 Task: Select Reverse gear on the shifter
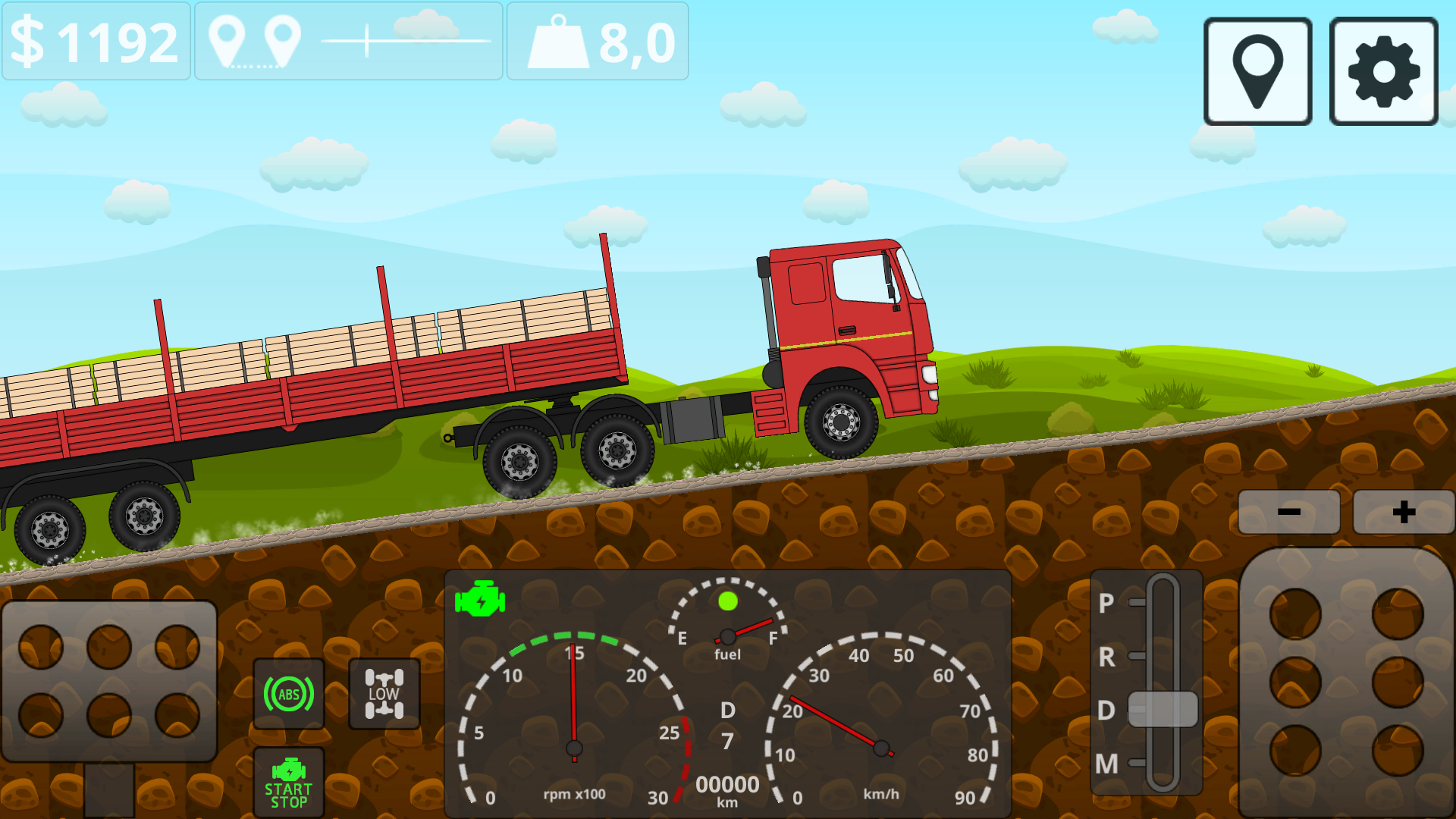coord(1107,657)
